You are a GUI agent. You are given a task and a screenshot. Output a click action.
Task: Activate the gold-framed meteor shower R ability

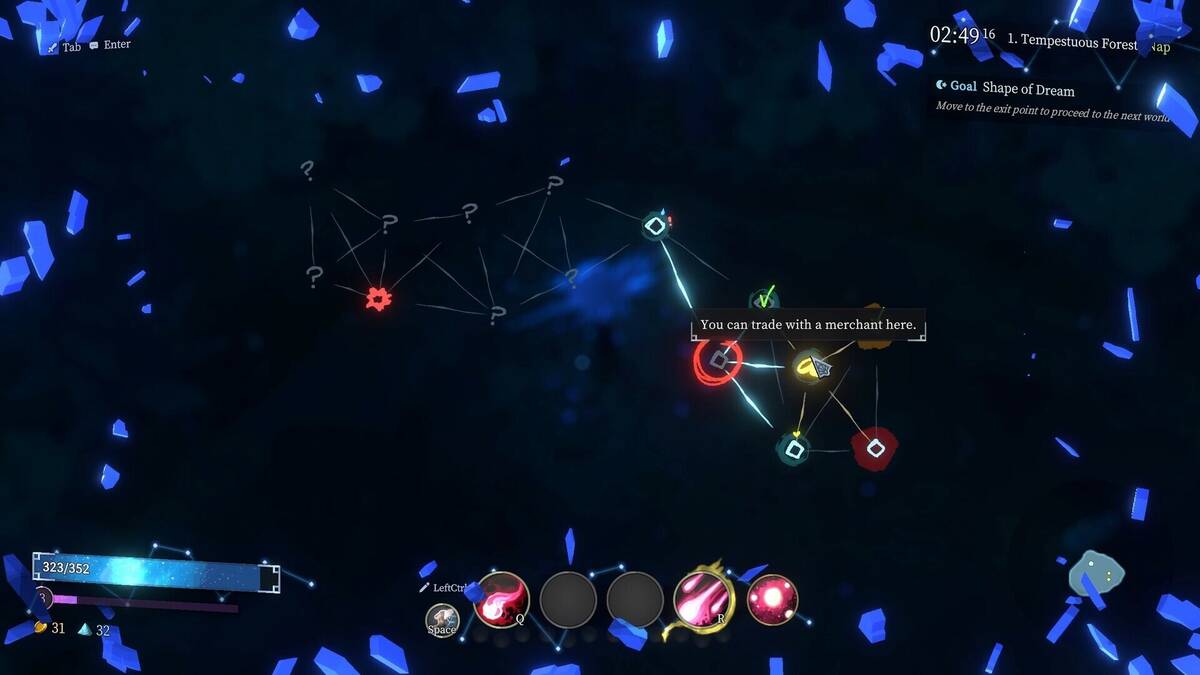(x=704, y=599)
